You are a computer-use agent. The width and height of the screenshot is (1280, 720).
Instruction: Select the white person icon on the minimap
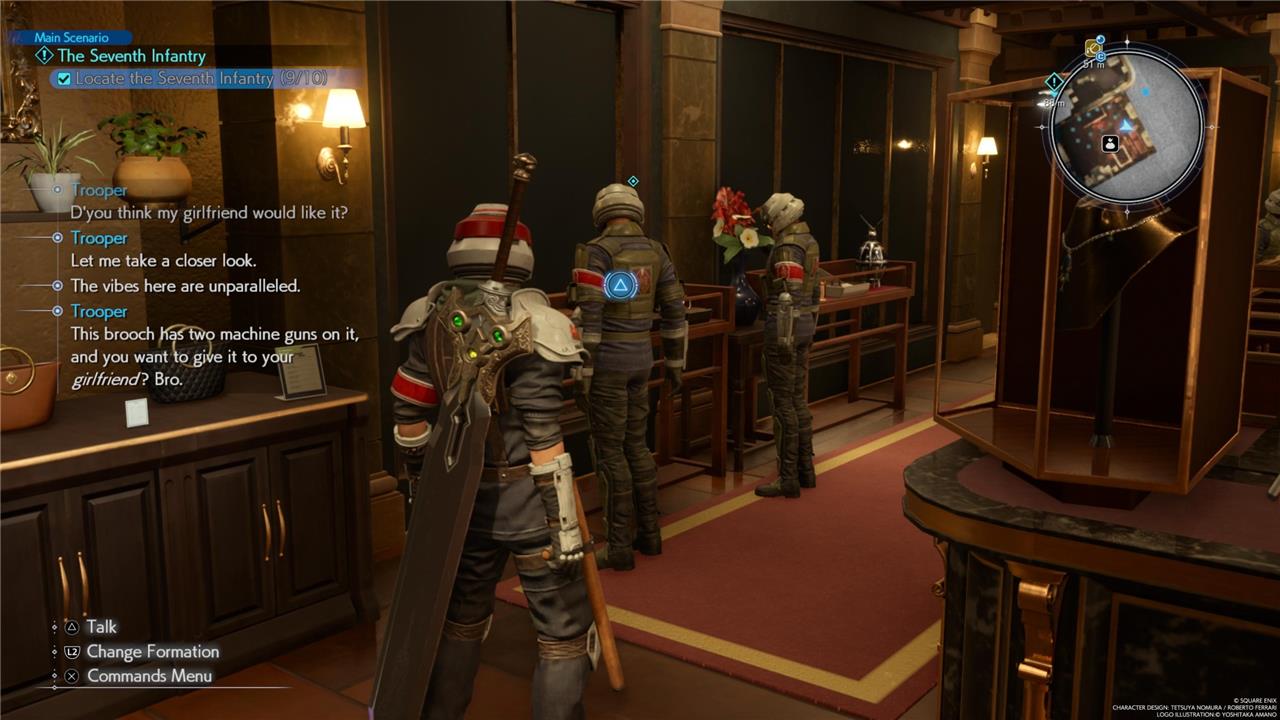coord(1109,144)
